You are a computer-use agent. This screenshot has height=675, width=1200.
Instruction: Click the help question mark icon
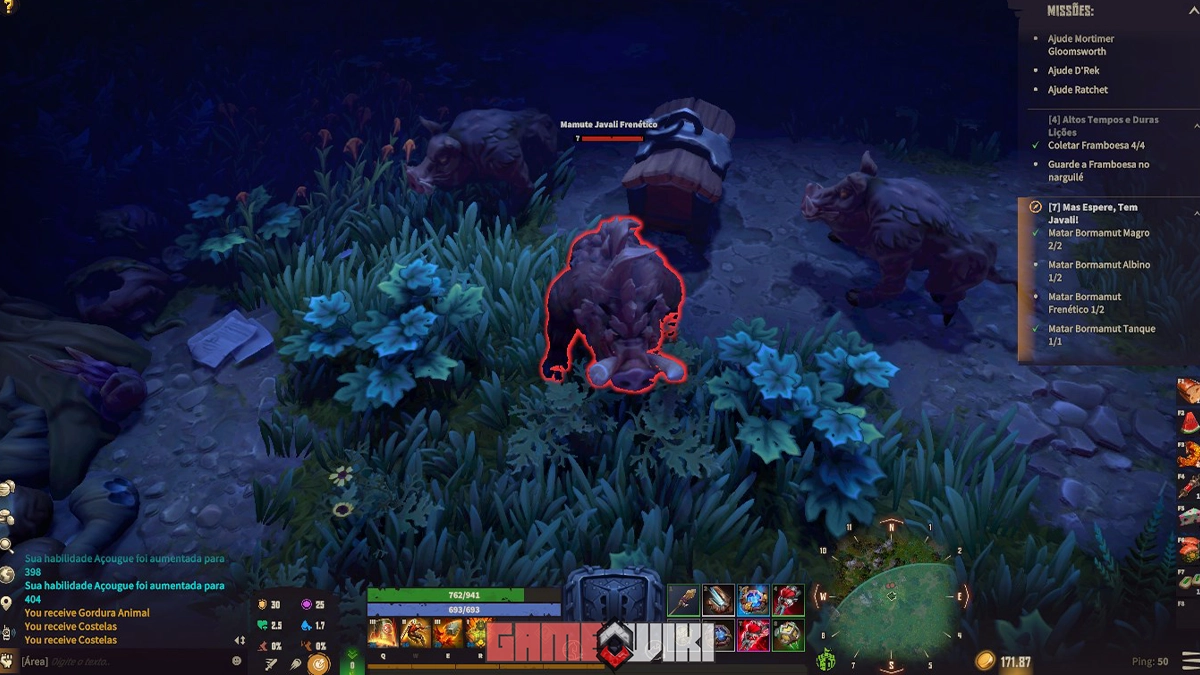10,6
